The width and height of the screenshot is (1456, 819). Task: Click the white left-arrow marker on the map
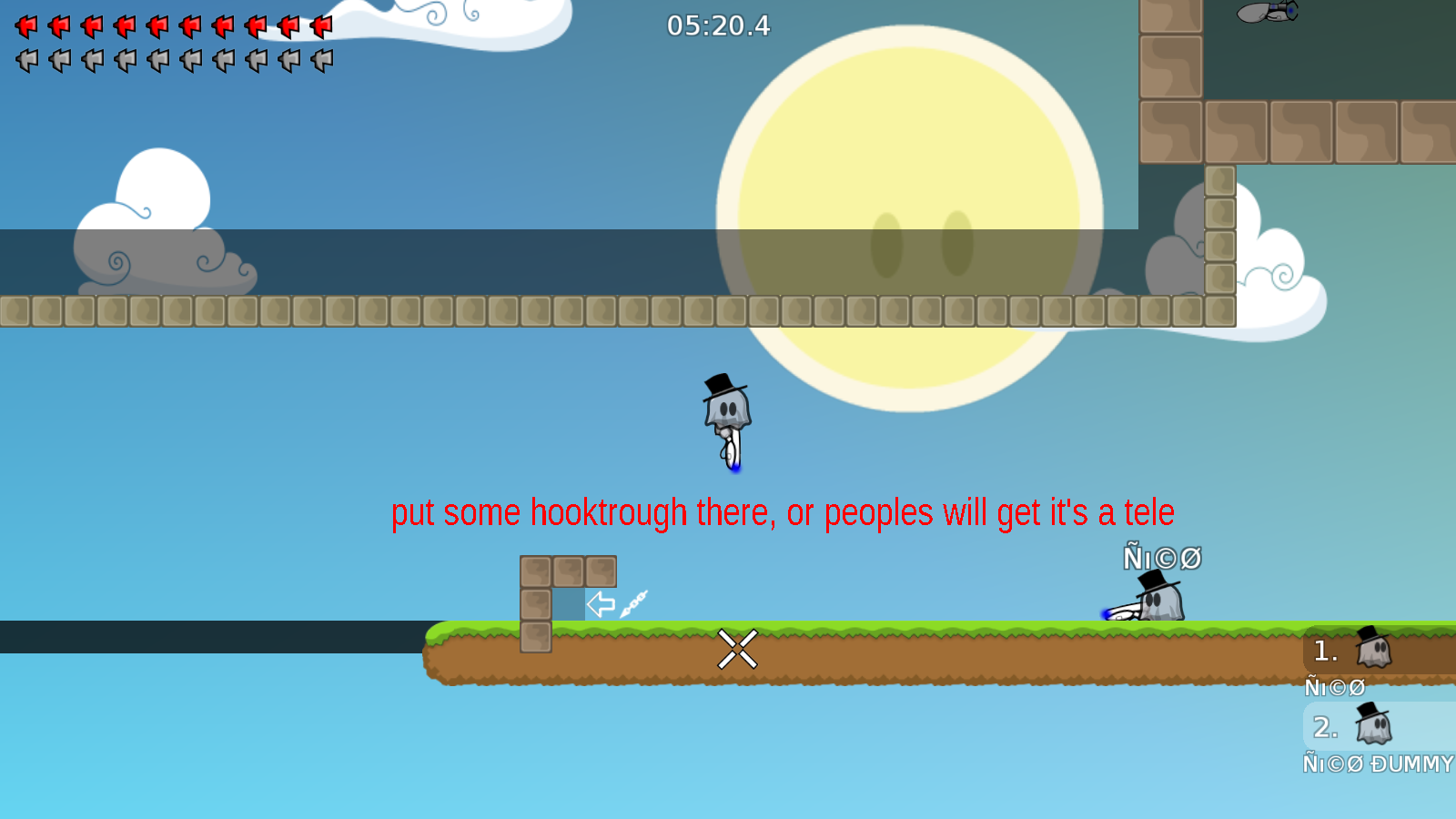pos(601,602)
